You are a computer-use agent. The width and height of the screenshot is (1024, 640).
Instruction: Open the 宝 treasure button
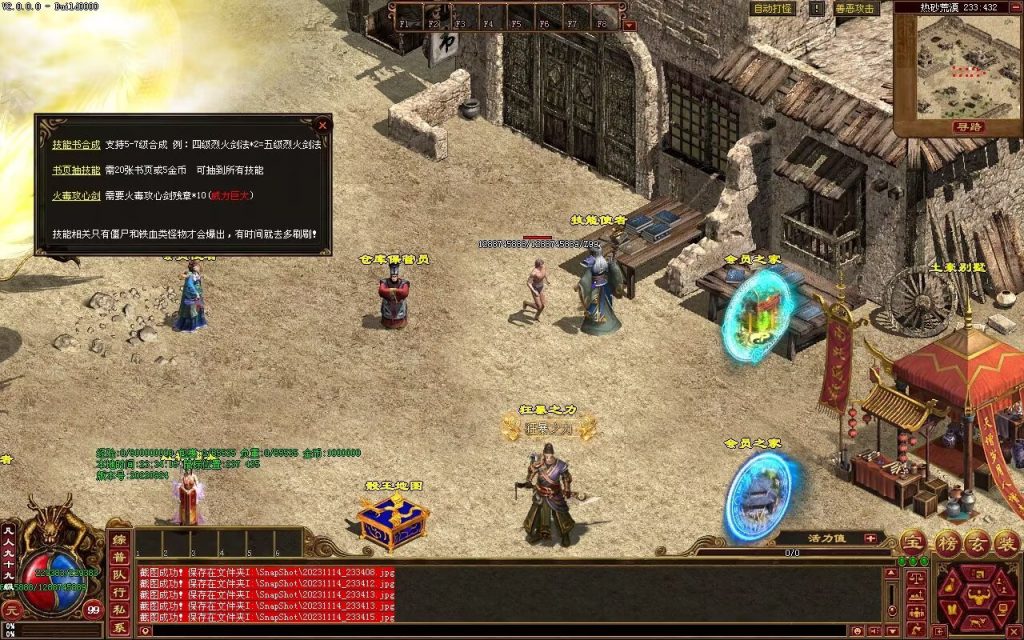click(913, 541)
